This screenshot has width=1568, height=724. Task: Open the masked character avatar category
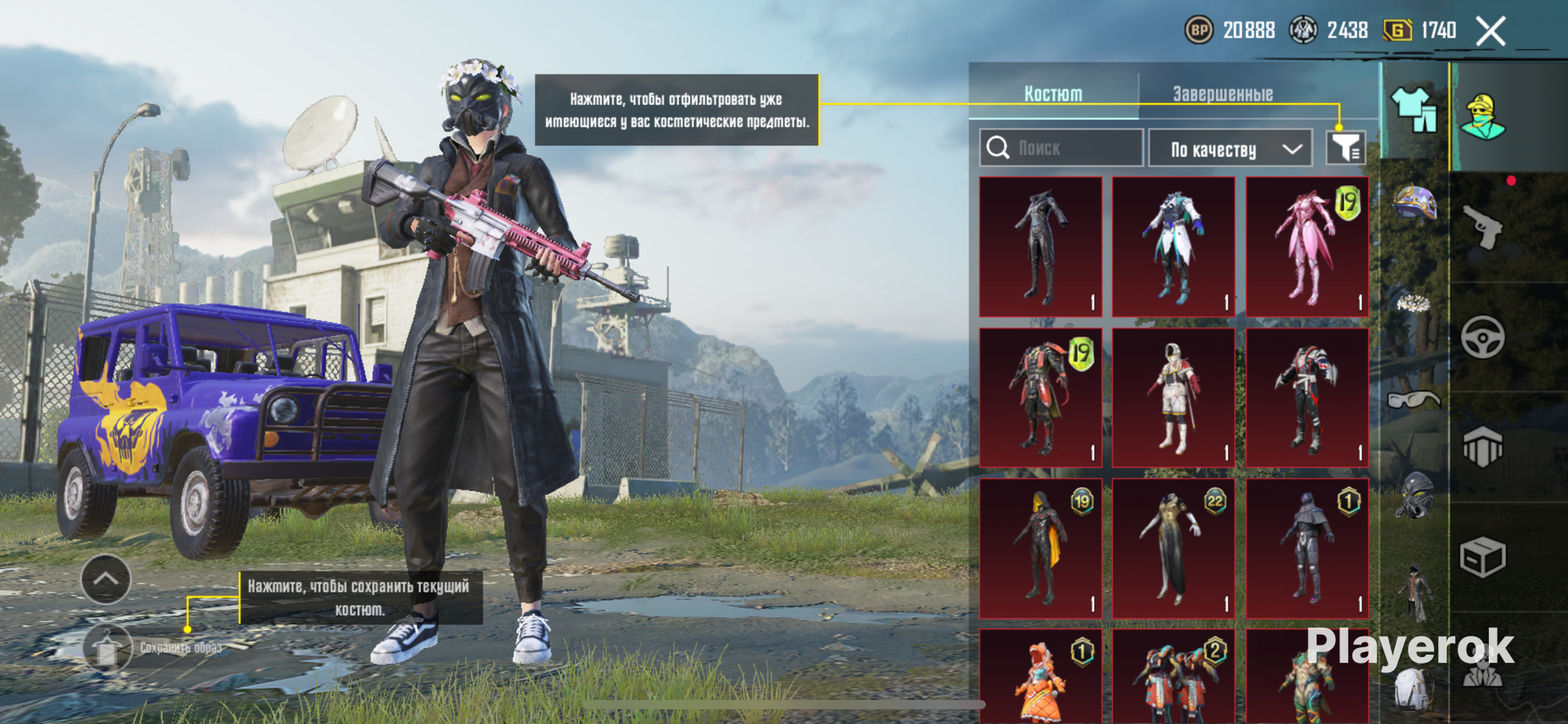pyautogui.click(x=1483, y=117)
